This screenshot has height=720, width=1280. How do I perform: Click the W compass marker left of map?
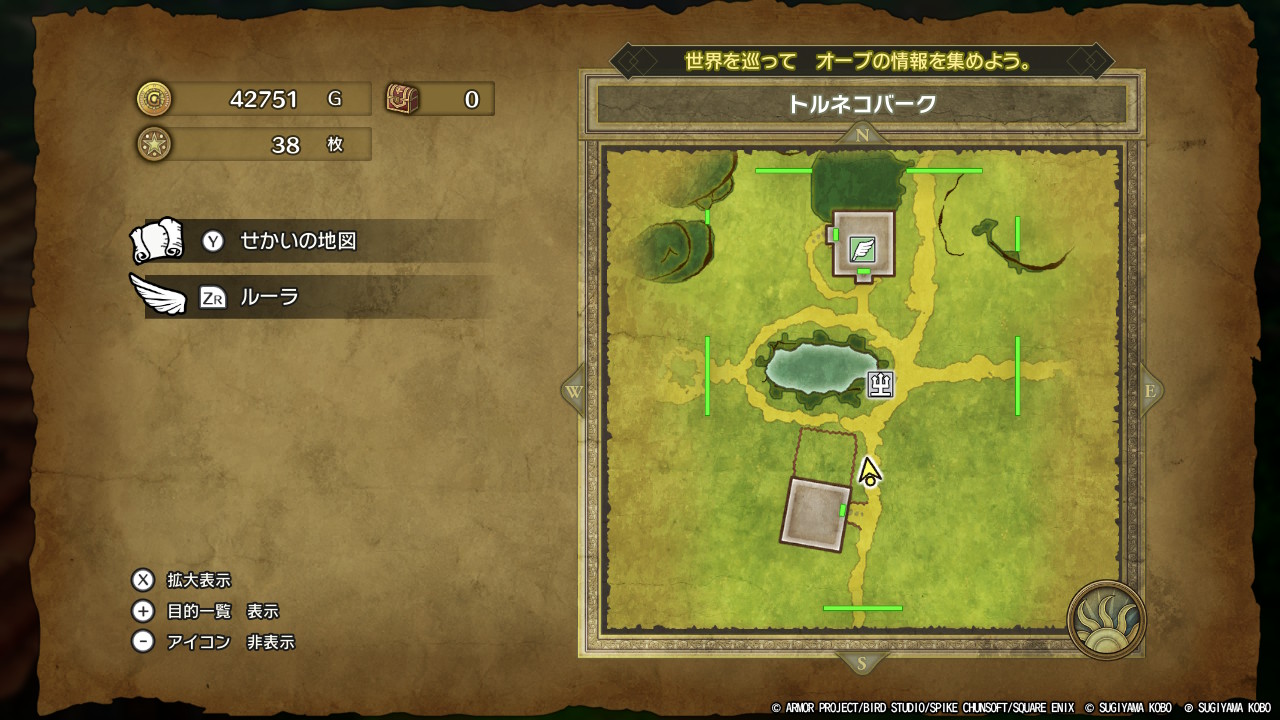tap(574, 391)
